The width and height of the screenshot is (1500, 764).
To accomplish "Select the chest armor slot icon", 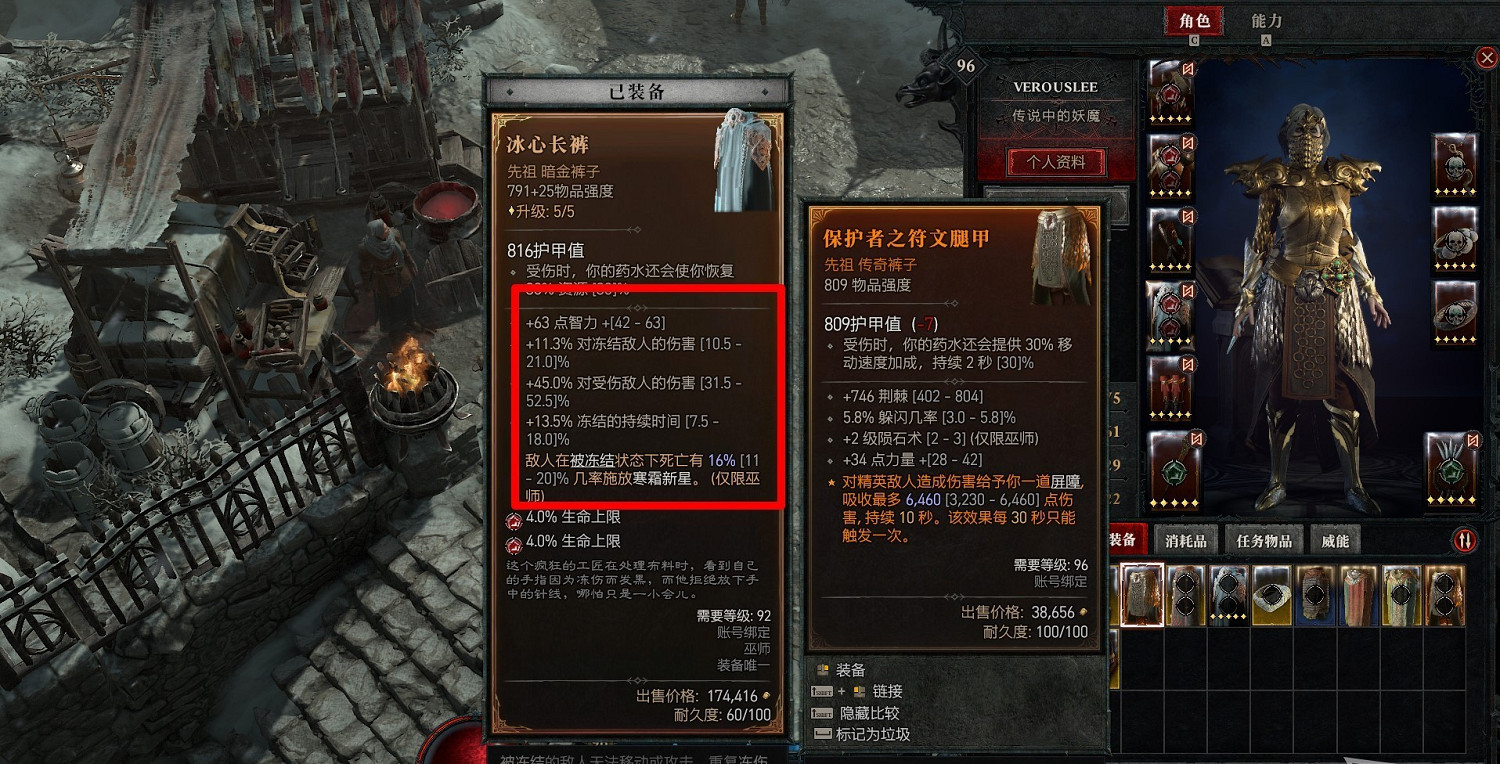I will [x=1172, y=165].
